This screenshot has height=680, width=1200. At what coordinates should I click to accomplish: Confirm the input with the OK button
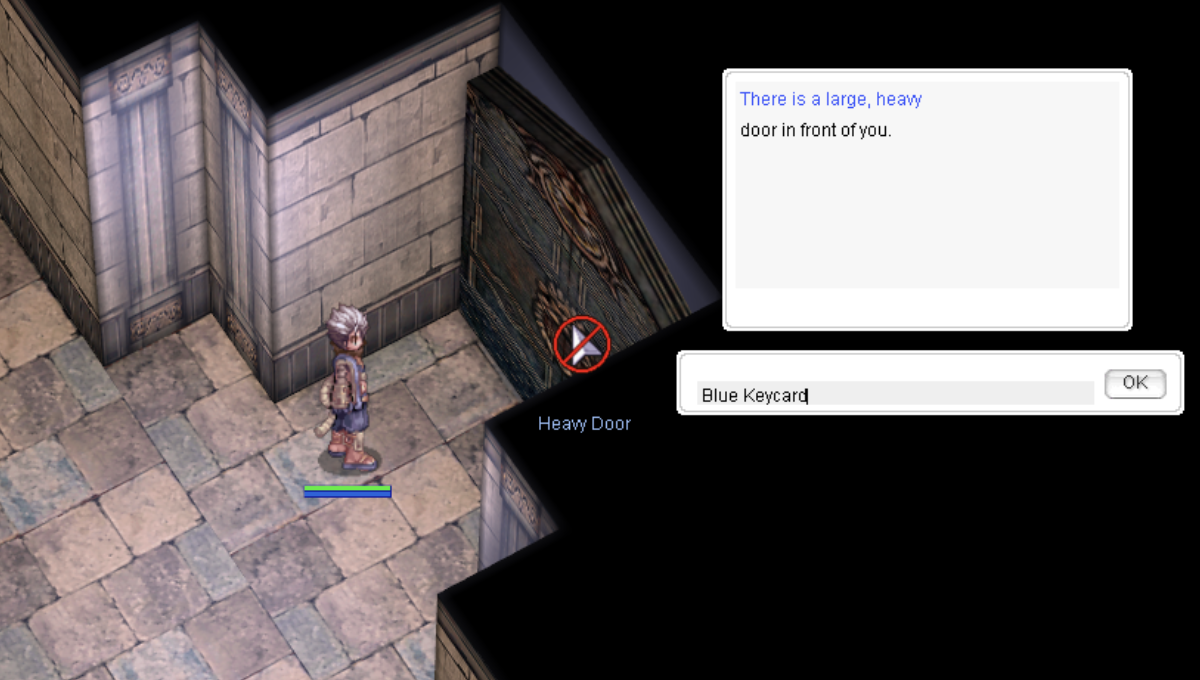[1135, 383]
